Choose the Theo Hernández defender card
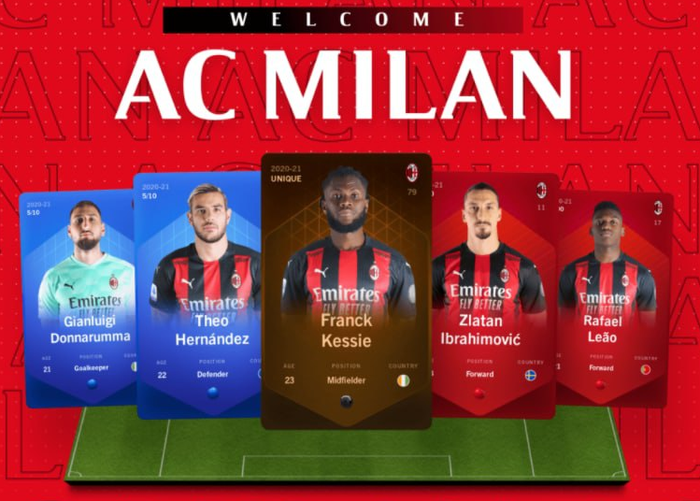This screenshot has width=700, height=501. pos(198,298)
